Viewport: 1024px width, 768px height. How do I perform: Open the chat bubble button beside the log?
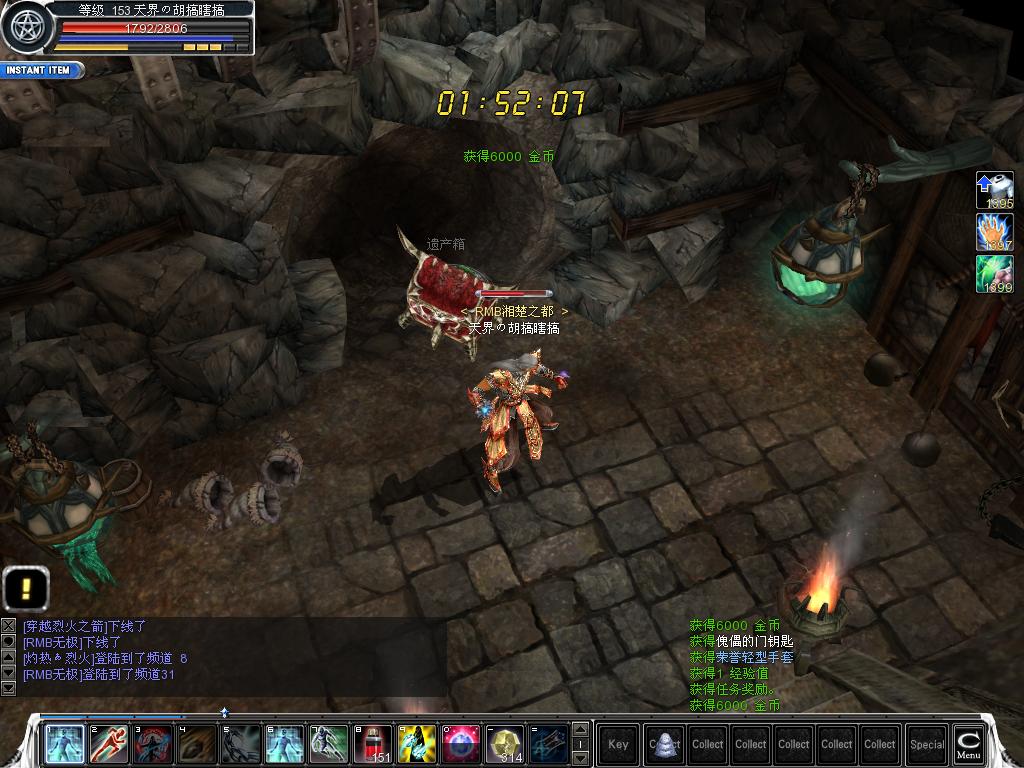point(9,642)
